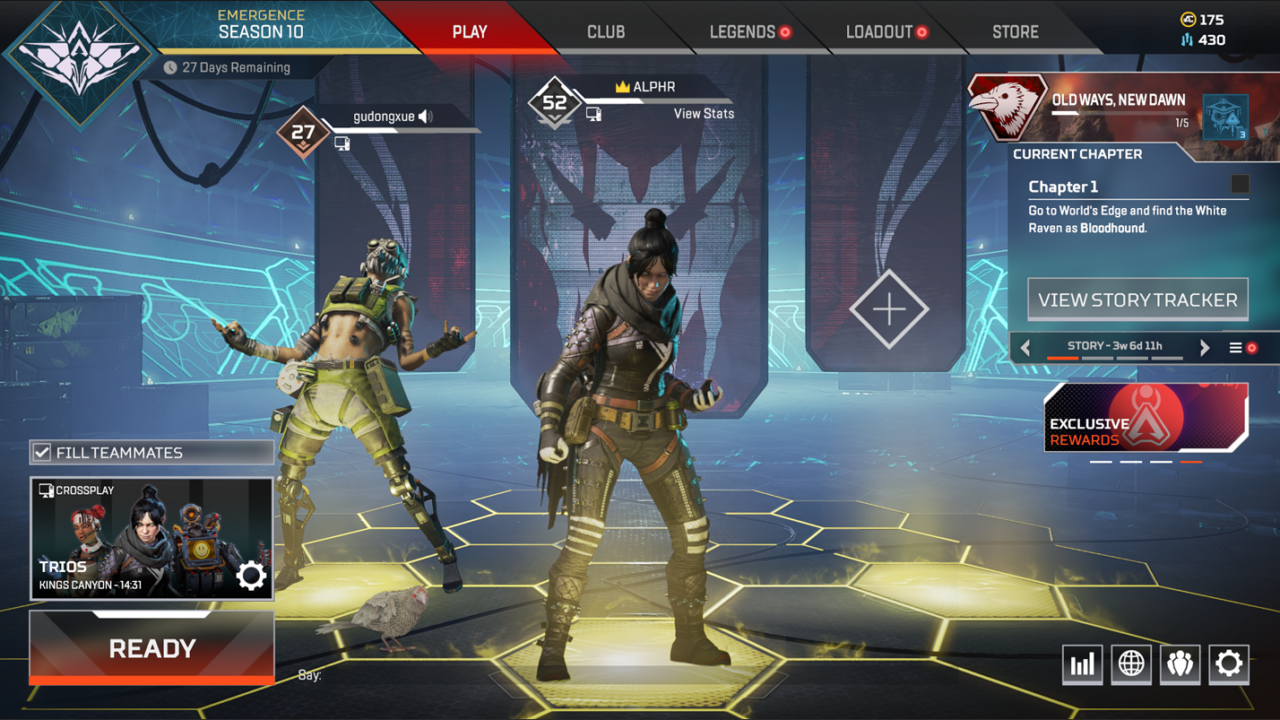Click the gear on the Trios mode card

tap(249, 574)
